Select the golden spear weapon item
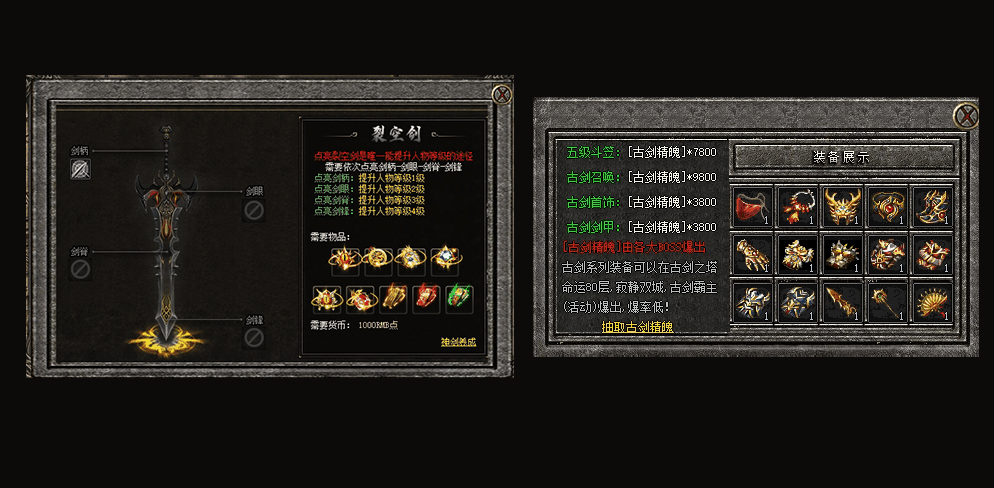The image size is (994, 488). pyautogui.click(x=842, y=301)
